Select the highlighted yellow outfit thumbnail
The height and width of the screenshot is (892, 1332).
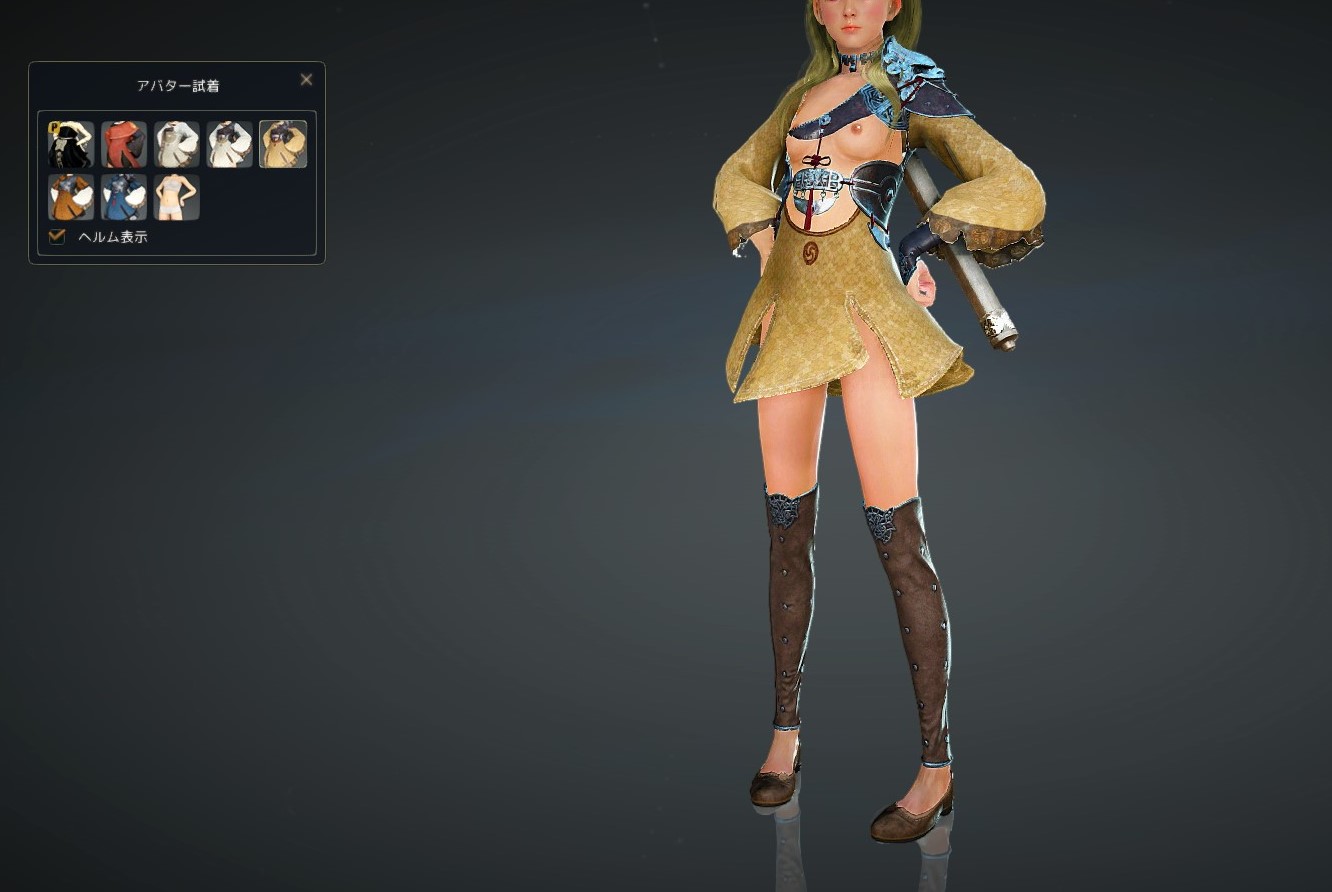[x=283, y=144]
